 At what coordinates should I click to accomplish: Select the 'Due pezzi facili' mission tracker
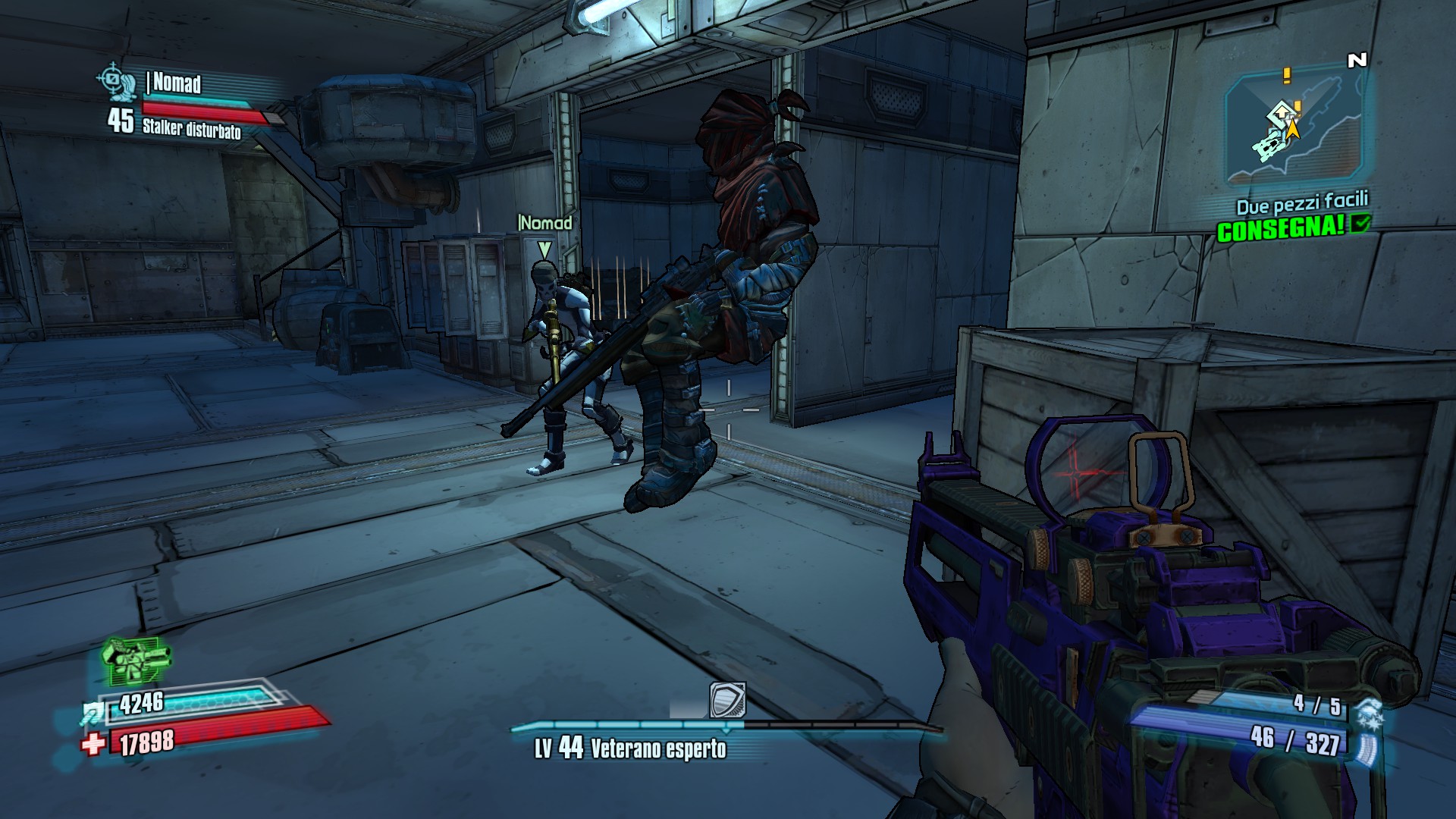pos(1301,203)
